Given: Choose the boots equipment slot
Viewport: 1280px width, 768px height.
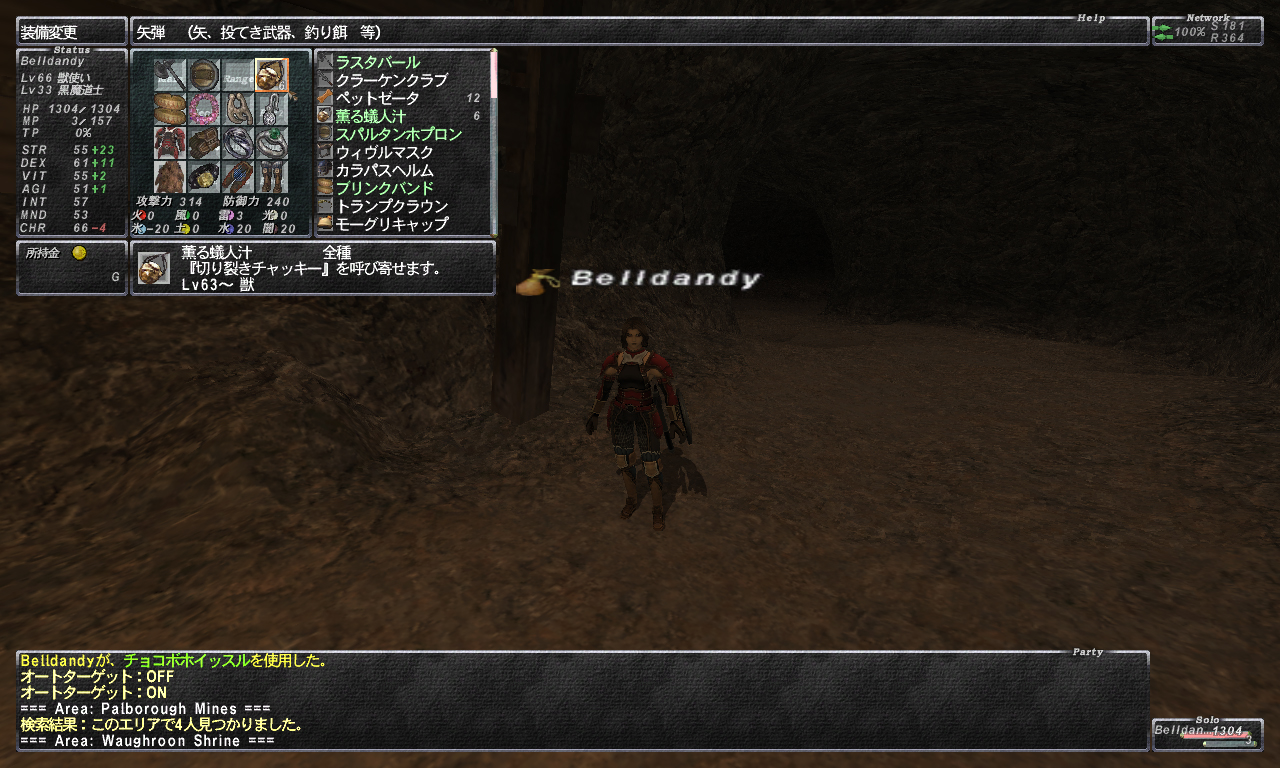Looking at the screenshot, I should [271, 177].
